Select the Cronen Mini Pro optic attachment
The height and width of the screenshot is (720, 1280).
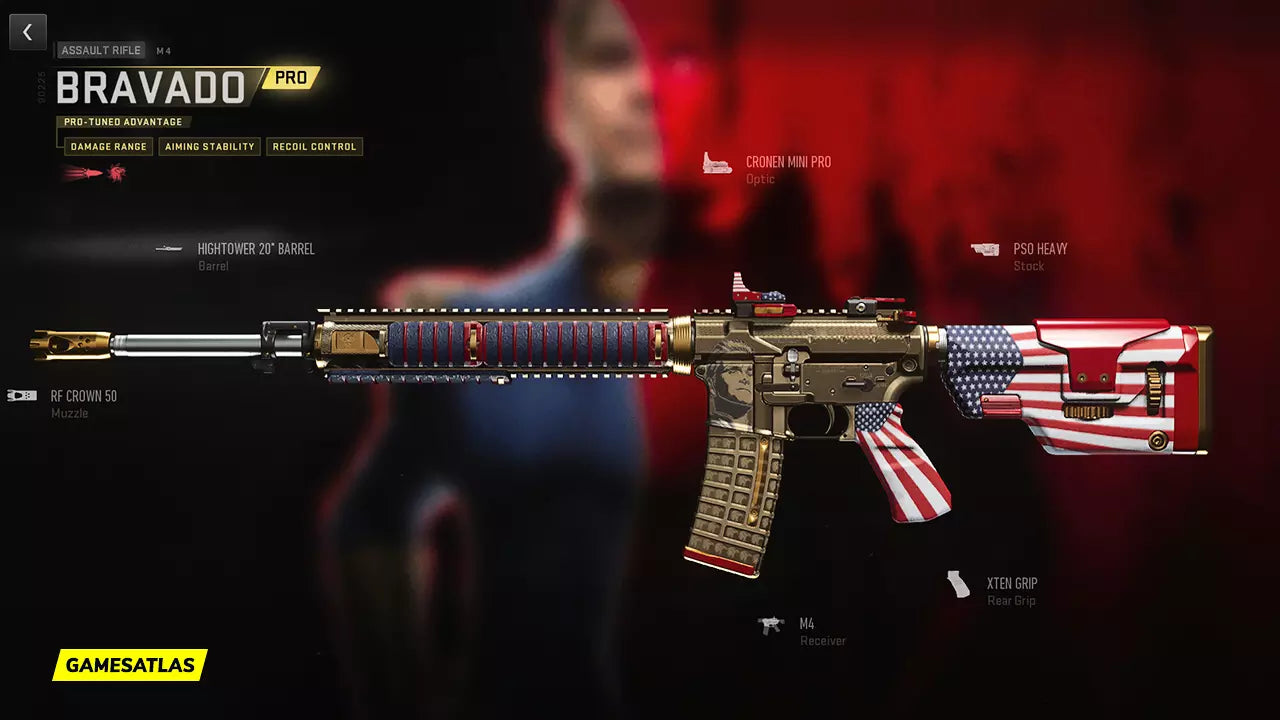(787, 163)
